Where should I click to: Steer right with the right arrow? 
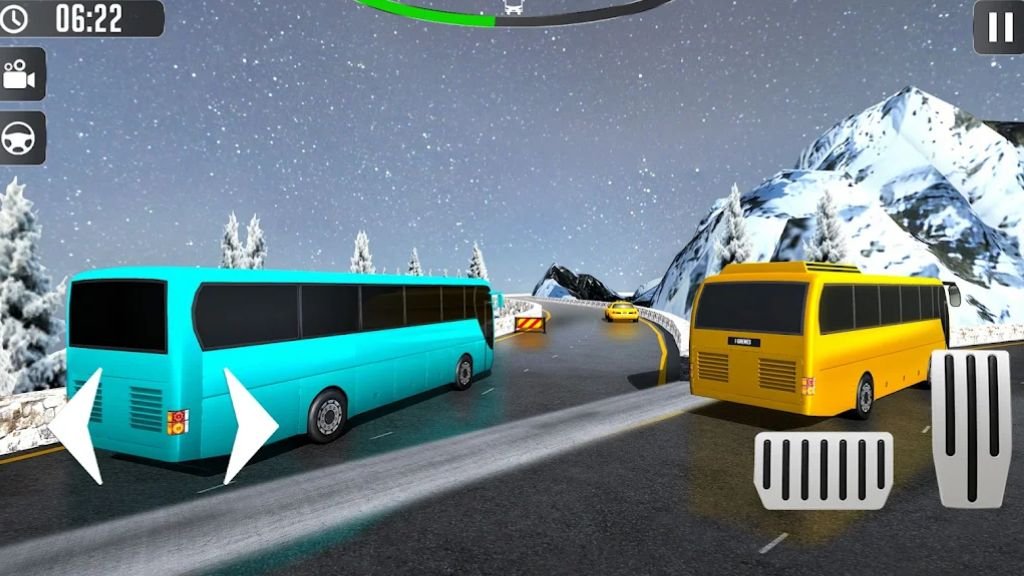pos(247,426)
